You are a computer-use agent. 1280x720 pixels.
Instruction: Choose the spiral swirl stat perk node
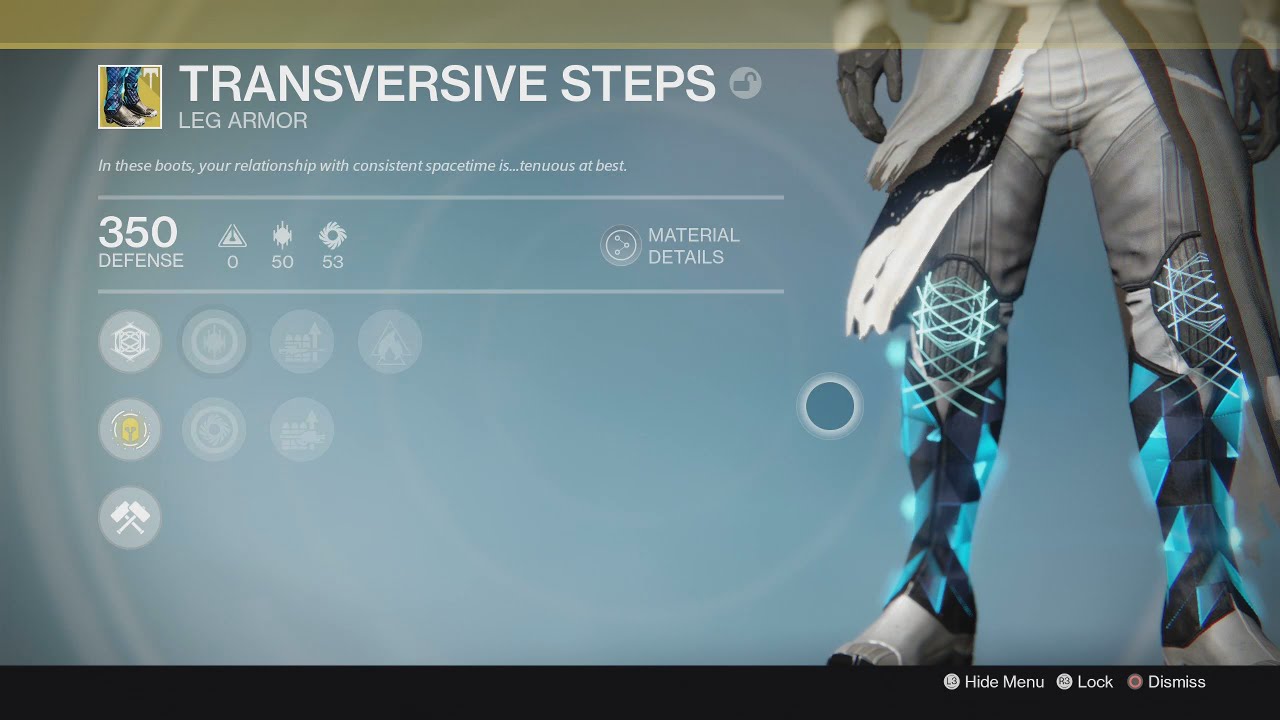coord(214,430)
